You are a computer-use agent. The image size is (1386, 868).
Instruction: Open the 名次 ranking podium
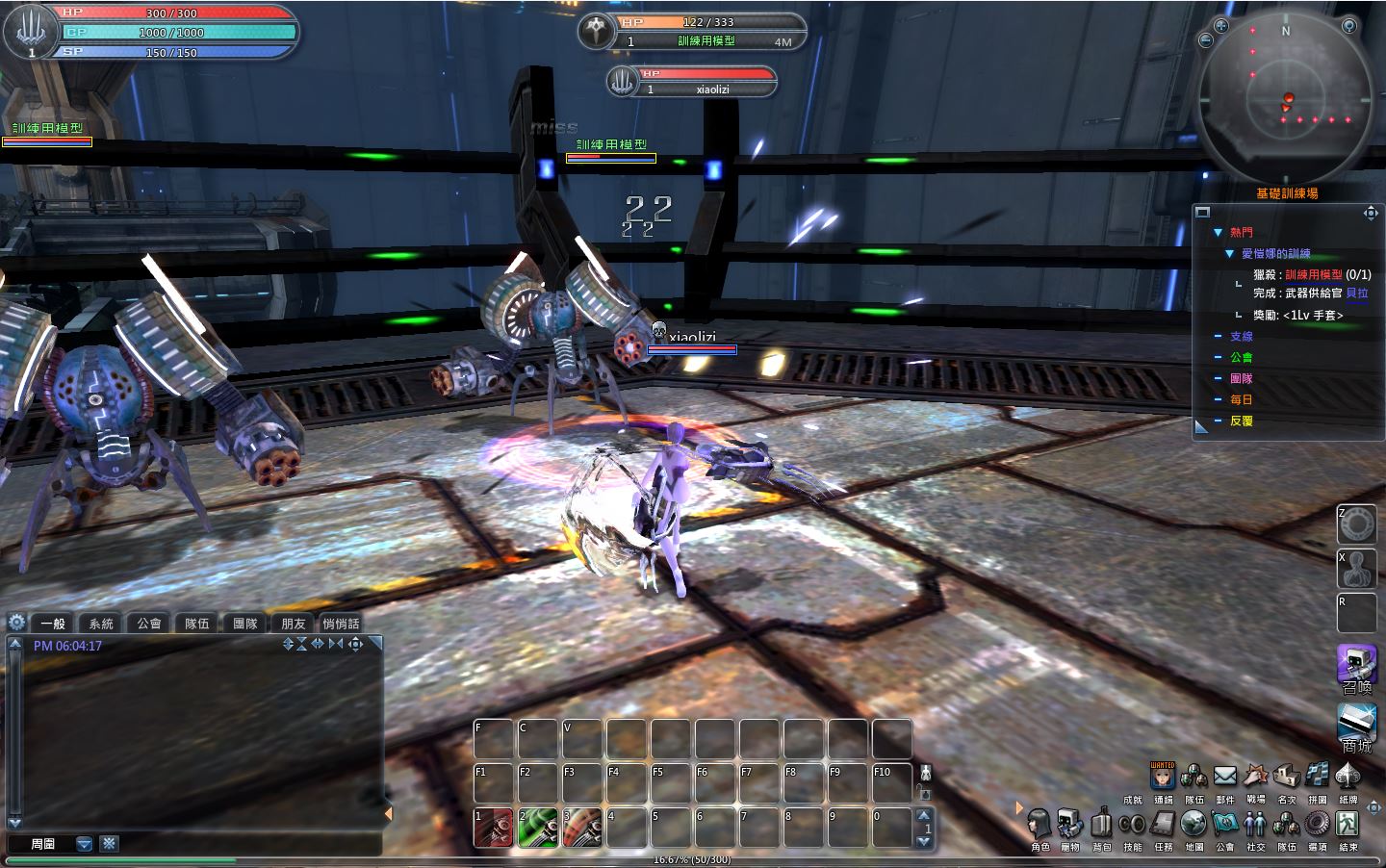[1286, 777]
